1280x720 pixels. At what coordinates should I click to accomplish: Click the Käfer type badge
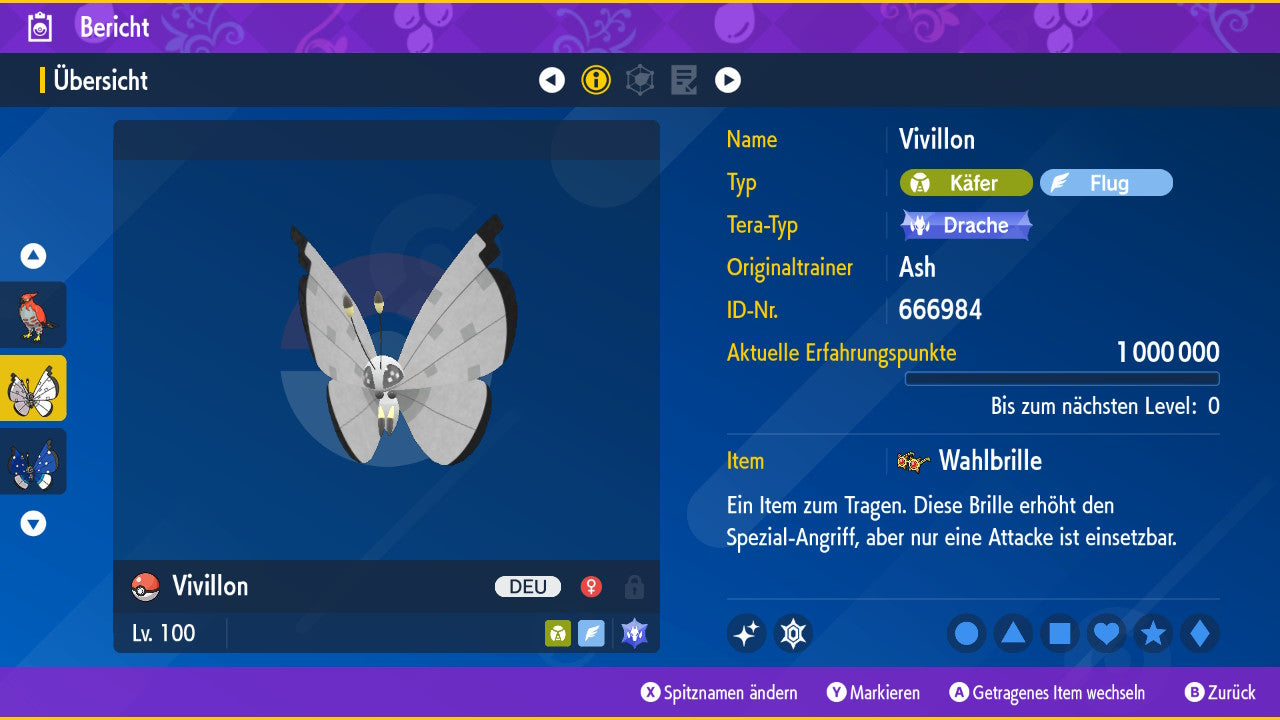tap(966, 183)
